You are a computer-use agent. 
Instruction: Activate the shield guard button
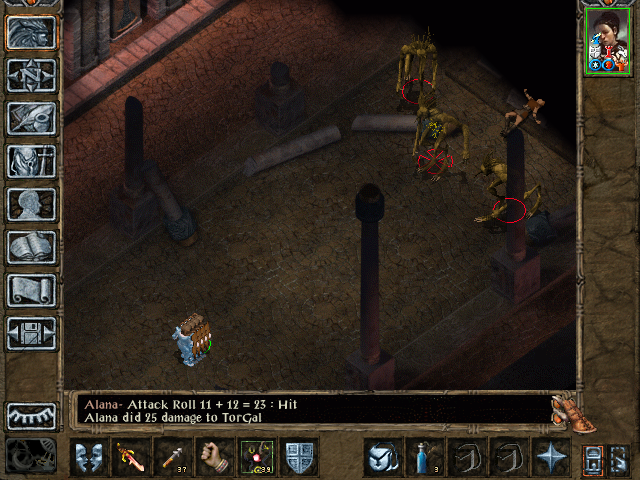[x=299, y=457]
